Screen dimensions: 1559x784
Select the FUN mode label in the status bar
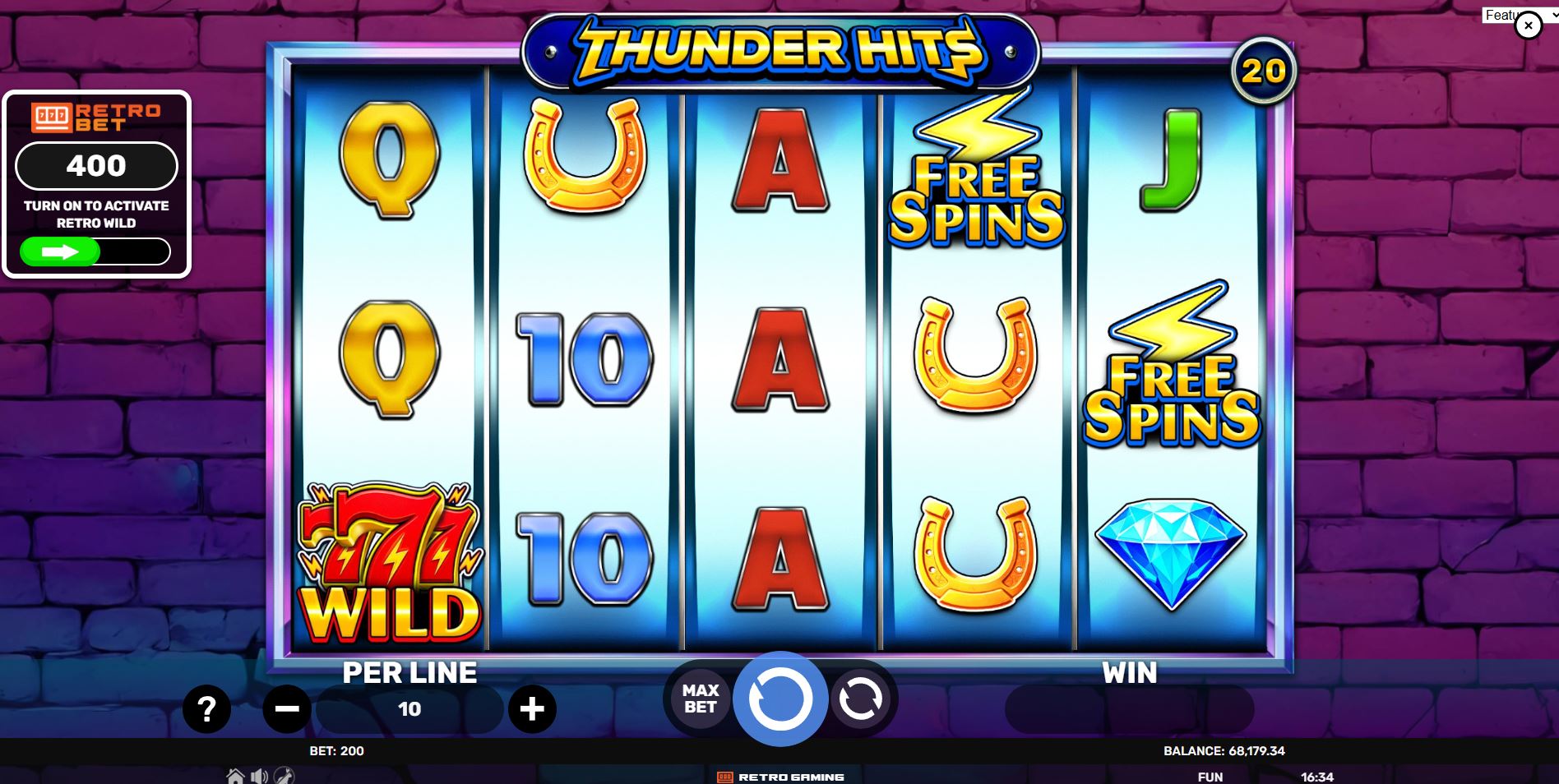pos(1209,776)
